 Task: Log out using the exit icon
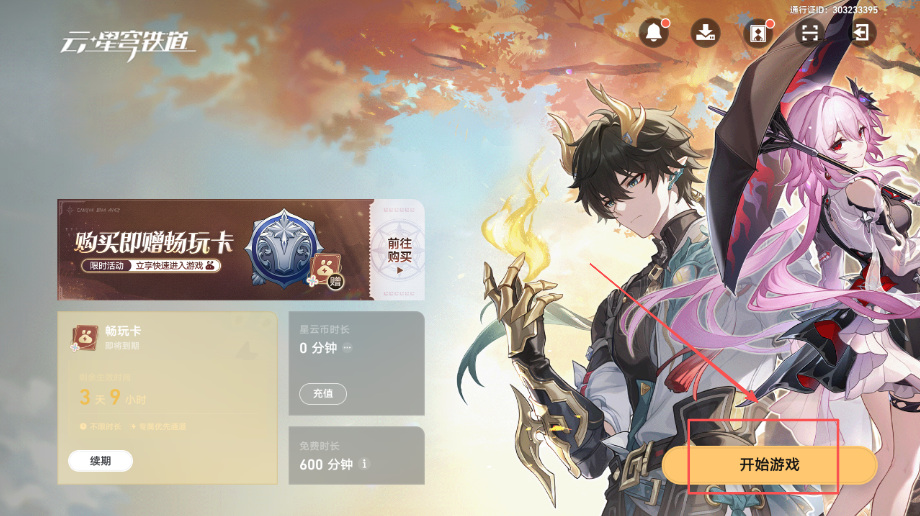pos(861,32)
